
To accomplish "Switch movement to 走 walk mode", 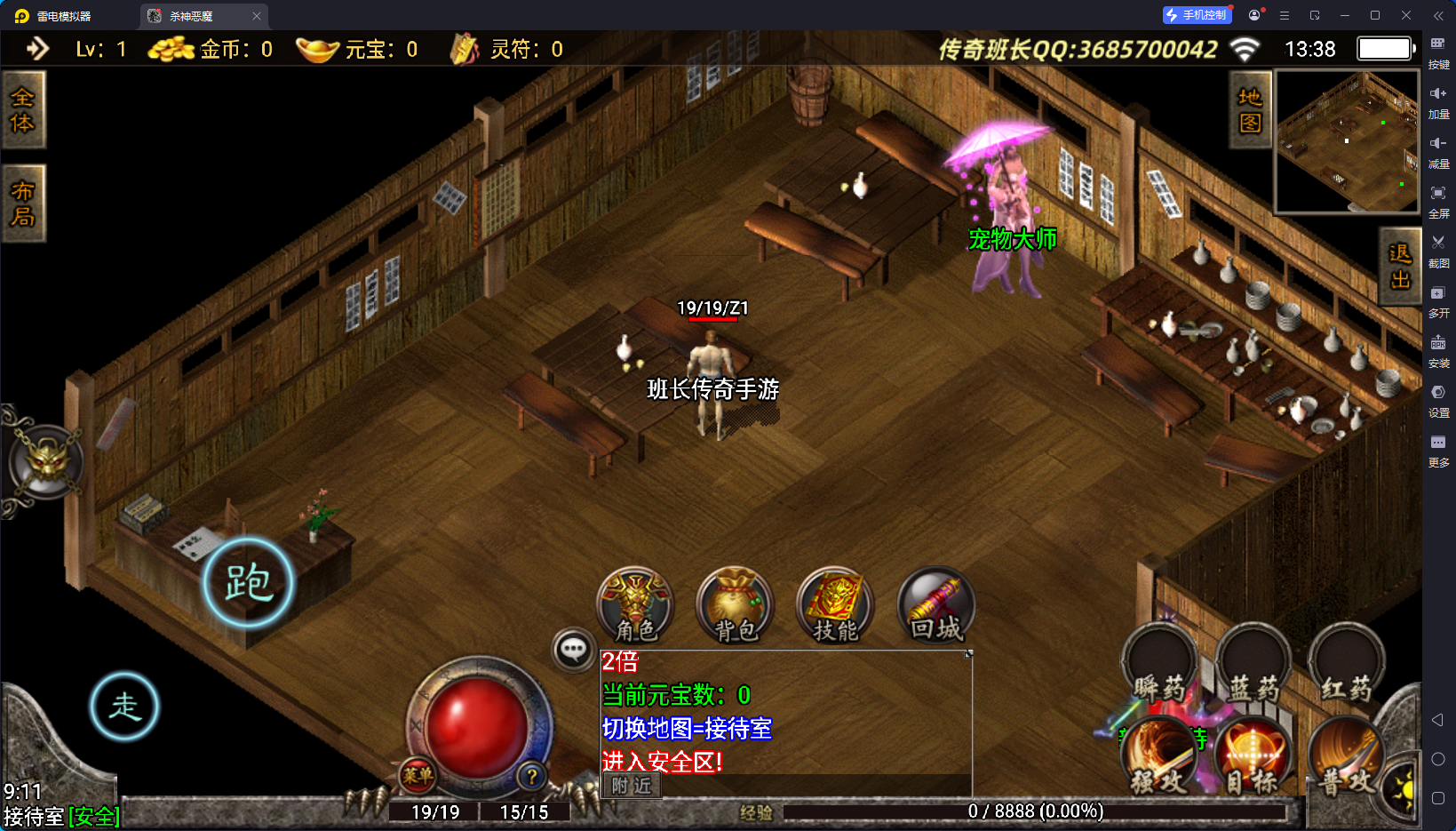I will pyautogui.click(x=124, y=707).
